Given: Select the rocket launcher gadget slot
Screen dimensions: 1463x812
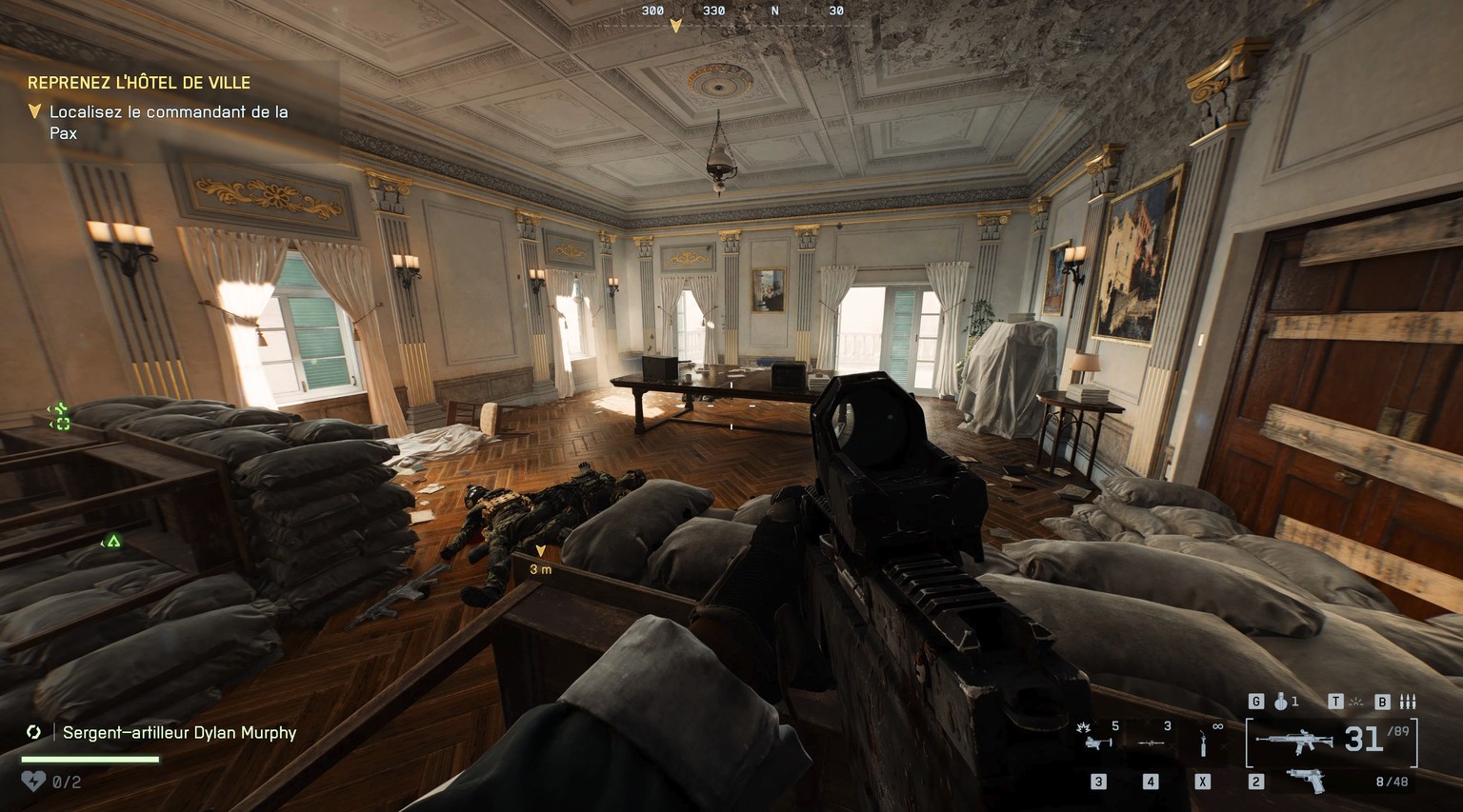Looking at the screenshot, I should click(1151, 742).
